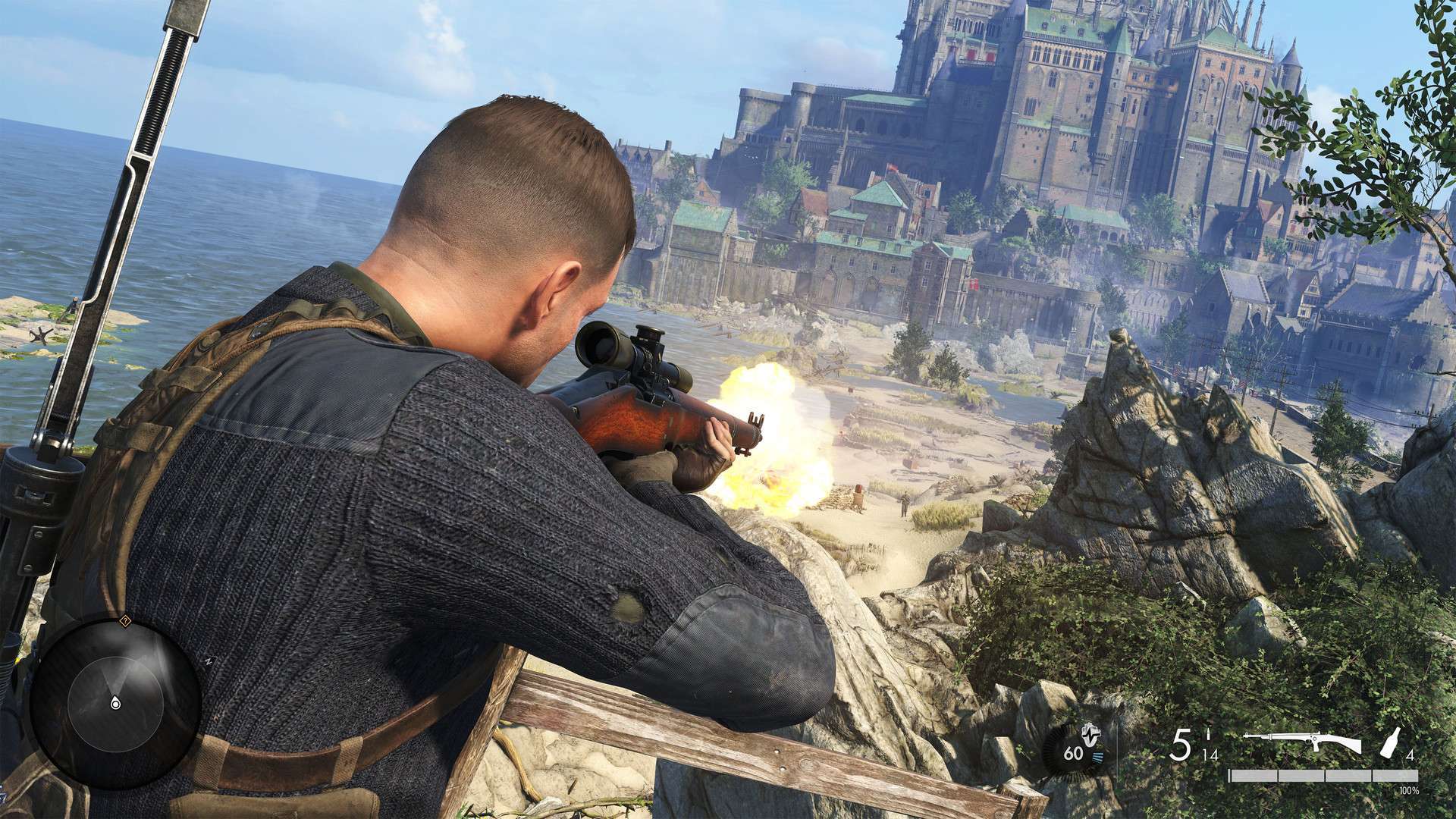Click the large ammo count 5

click(x=1181, y=744)
